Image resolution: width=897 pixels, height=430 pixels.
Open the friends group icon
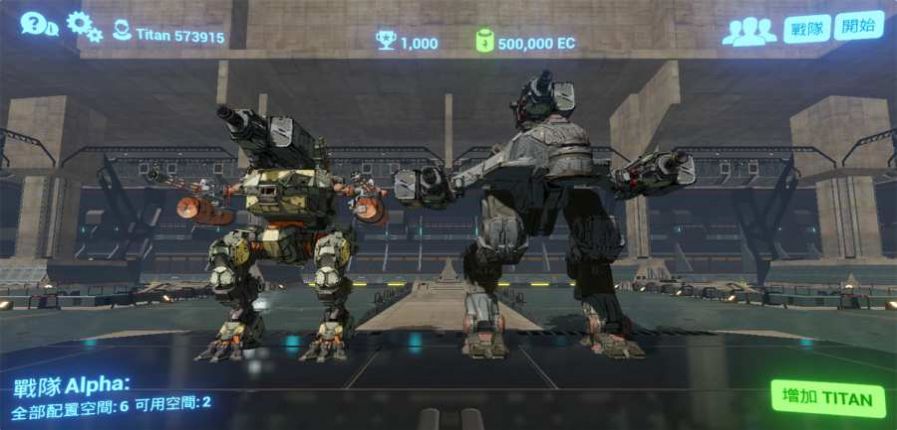point(749,31)
